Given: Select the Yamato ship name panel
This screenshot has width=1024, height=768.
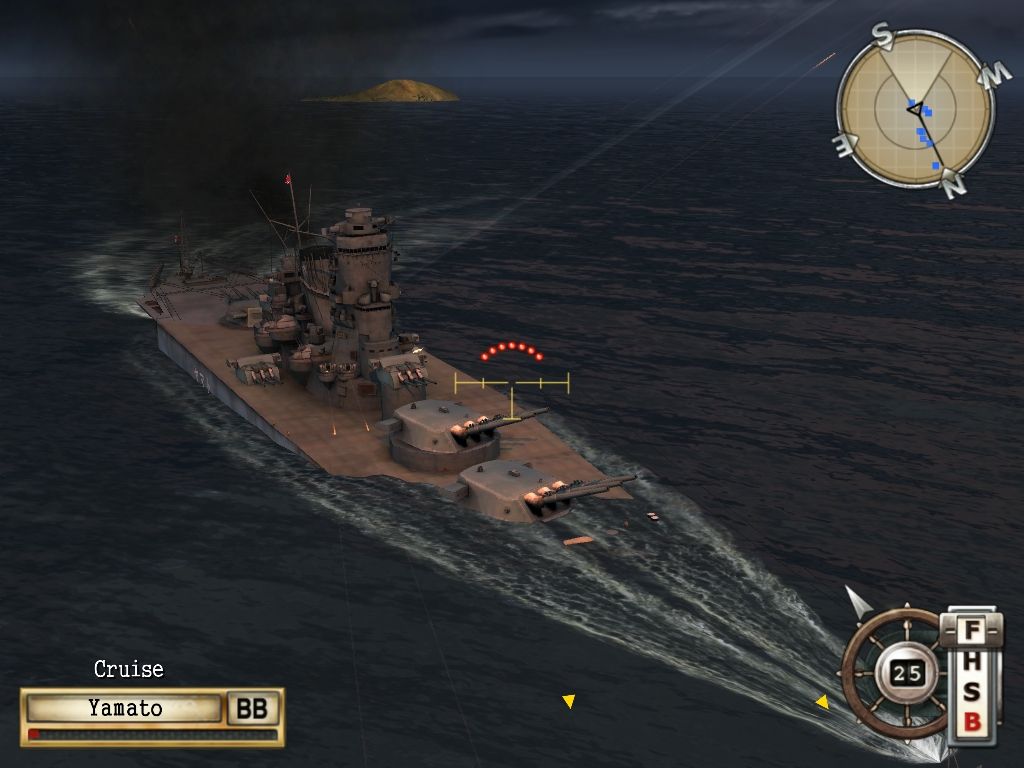Looking at the screenshot, I should (124, 709).
